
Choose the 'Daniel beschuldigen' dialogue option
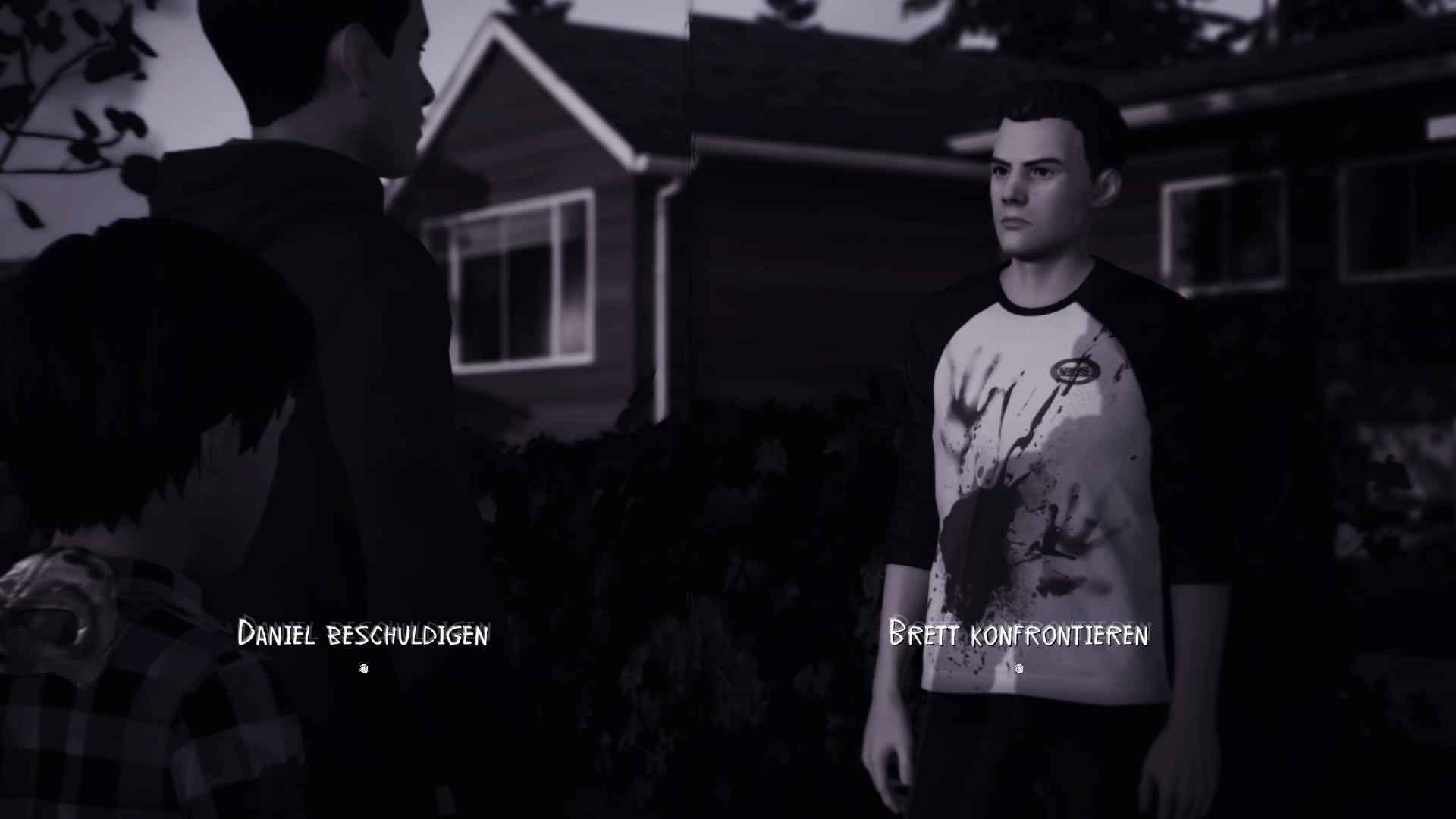[x=362, y=634]
